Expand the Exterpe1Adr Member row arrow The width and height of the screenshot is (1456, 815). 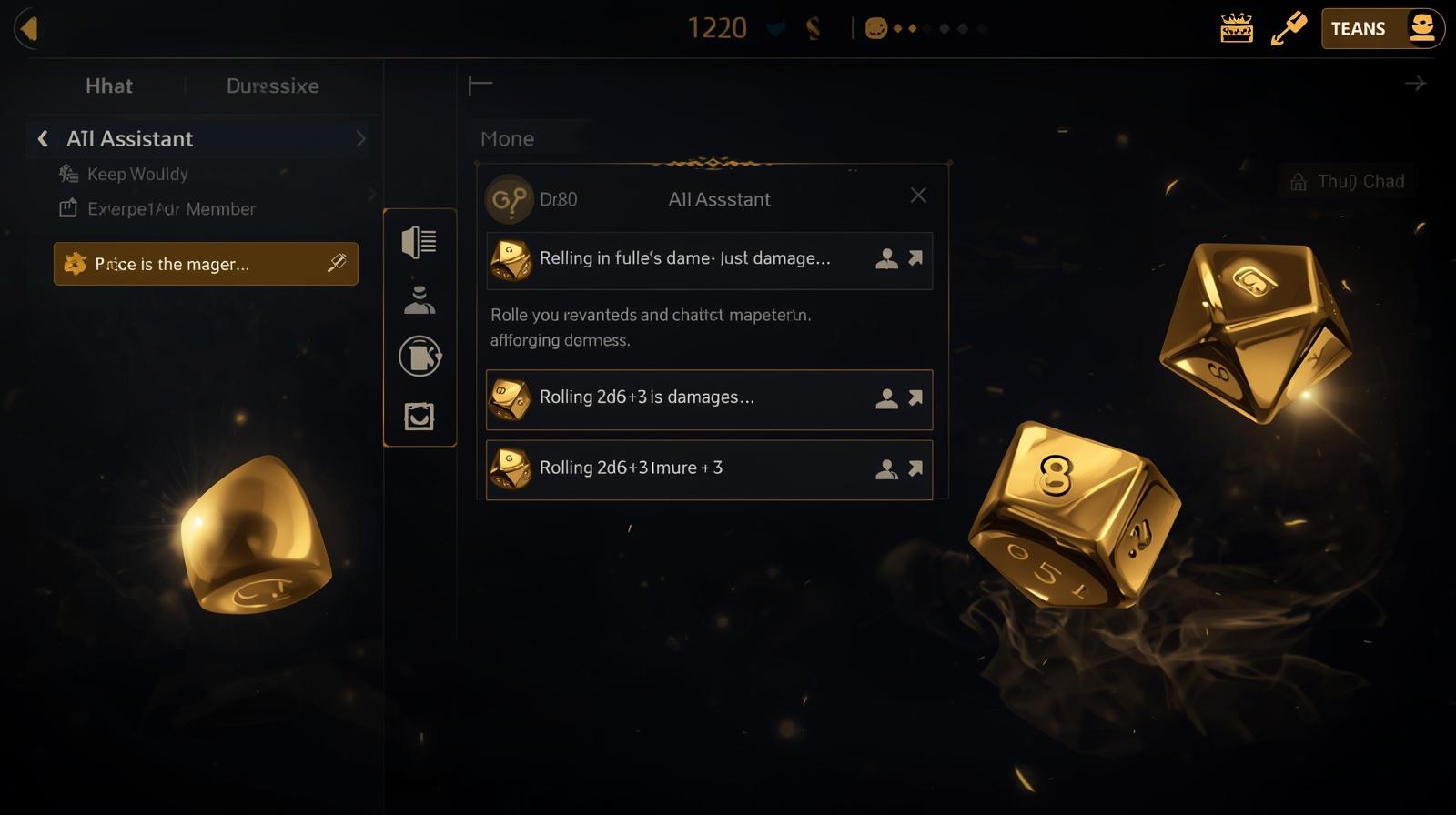point(372,194)
